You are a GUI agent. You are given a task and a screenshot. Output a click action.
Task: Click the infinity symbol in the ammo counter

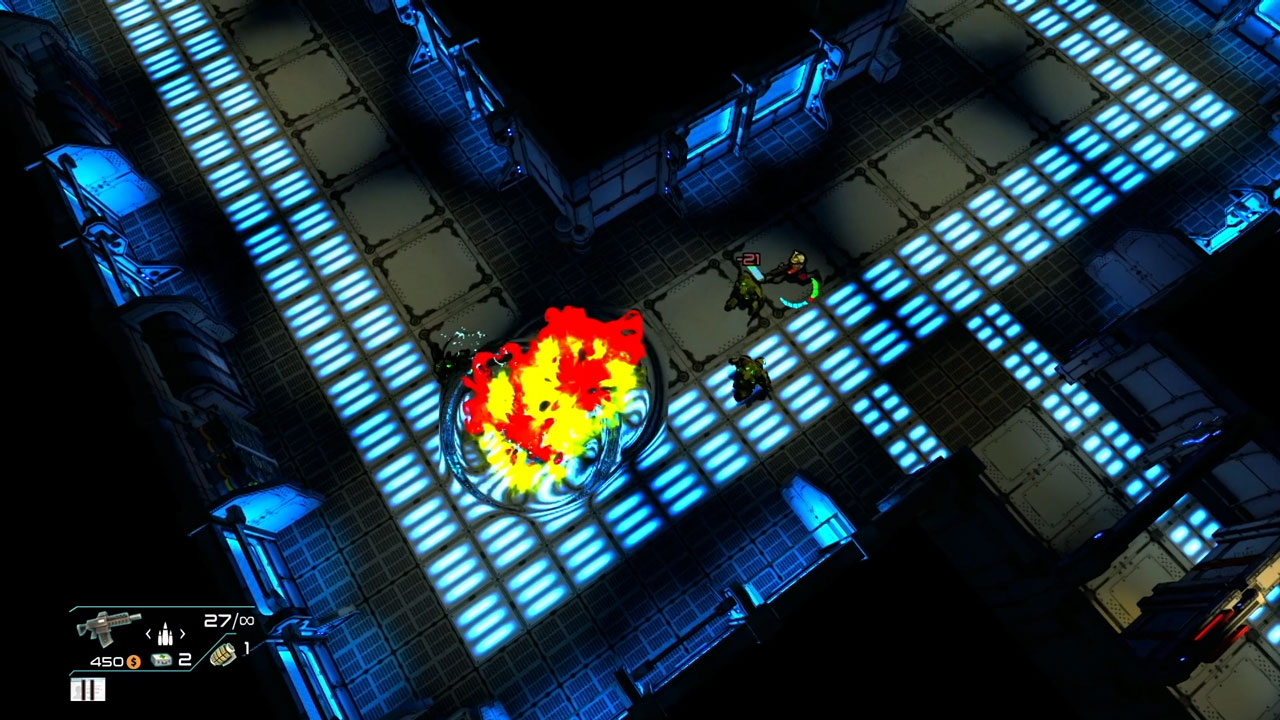click(x=248, y=621)
